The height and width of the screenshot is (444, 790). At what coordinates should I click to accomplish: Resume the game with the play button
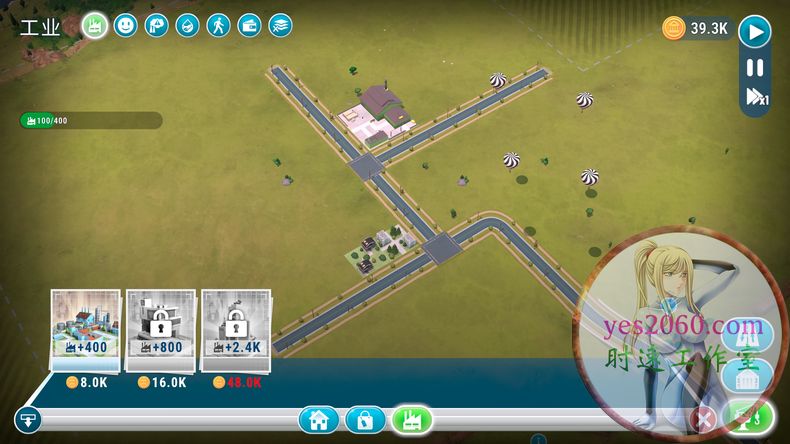pyautogui.click(x=755, y=31)
